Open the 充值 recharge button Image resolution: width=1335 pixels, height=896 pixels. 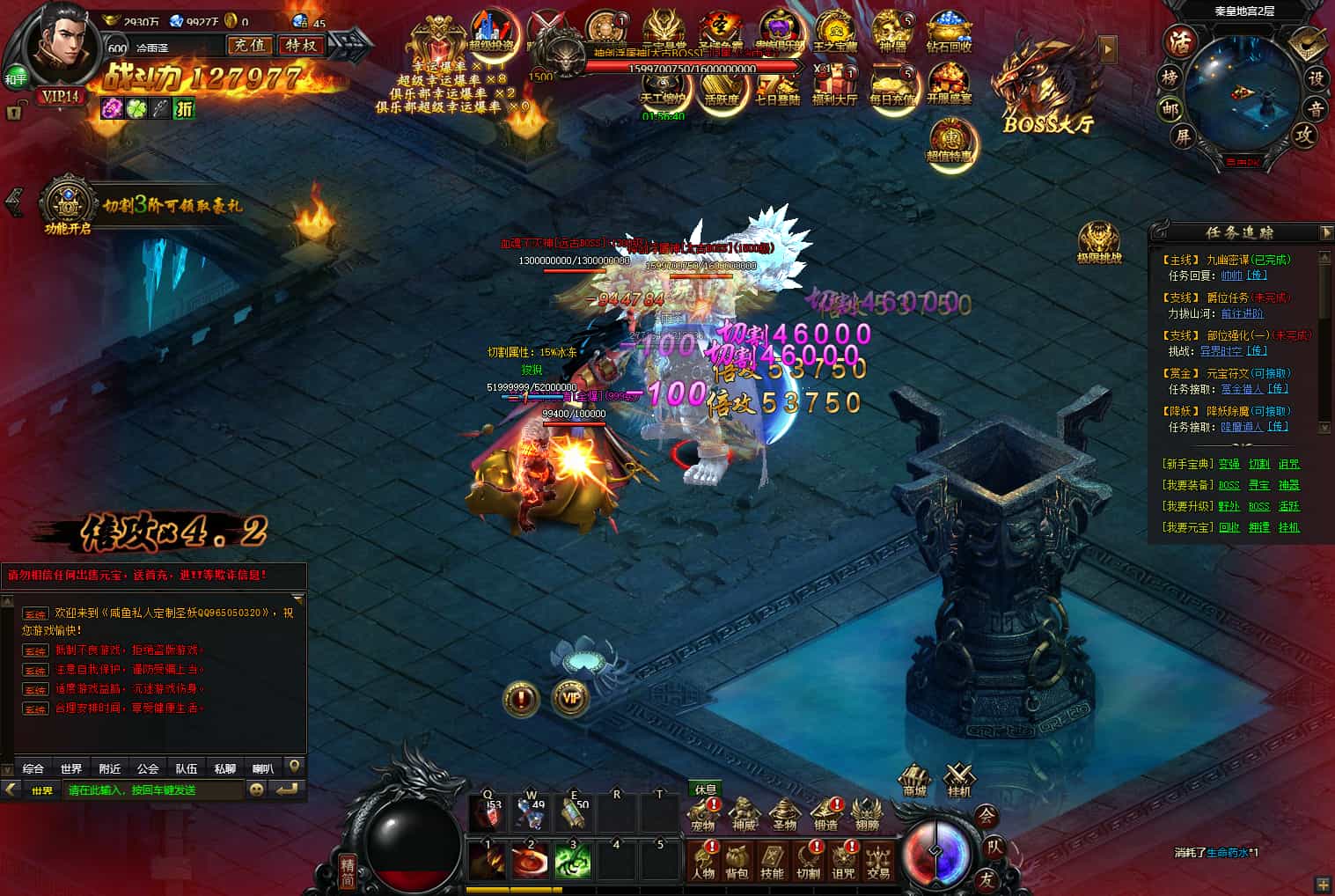(x=249, y=46)
